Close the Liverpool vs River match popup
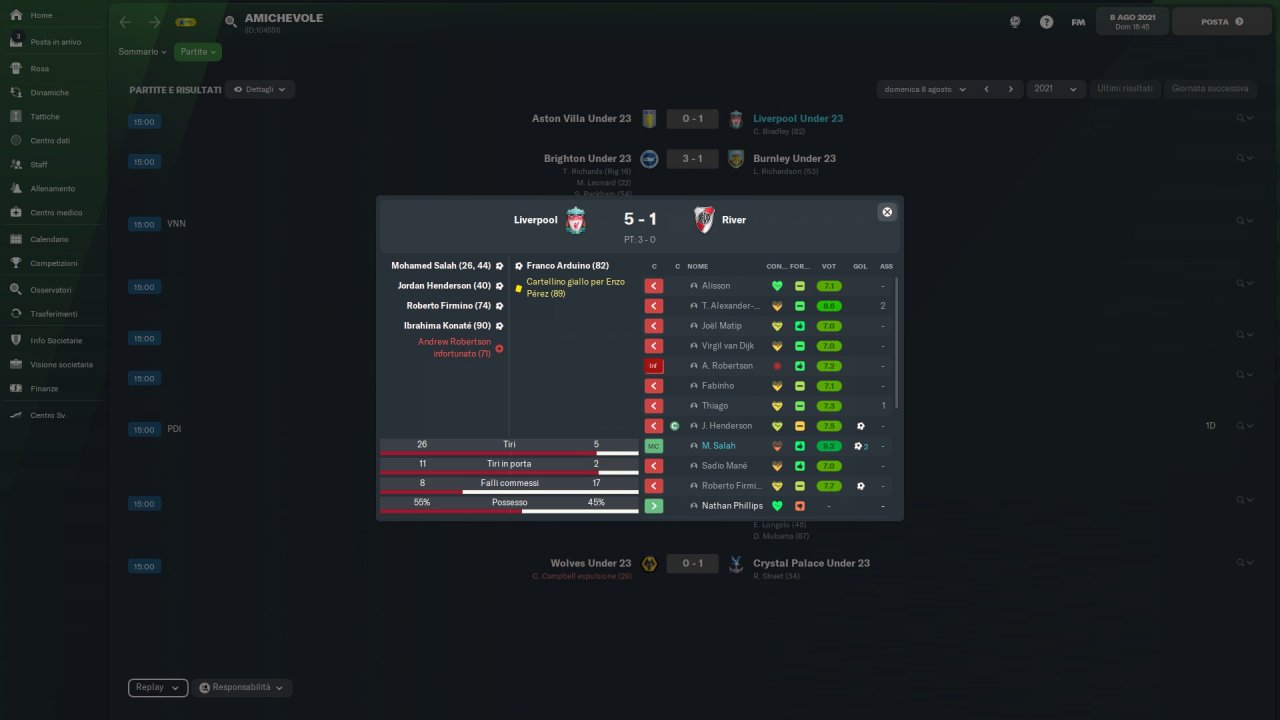Screen dimensions: 1280x720 (x=886, y=212)
